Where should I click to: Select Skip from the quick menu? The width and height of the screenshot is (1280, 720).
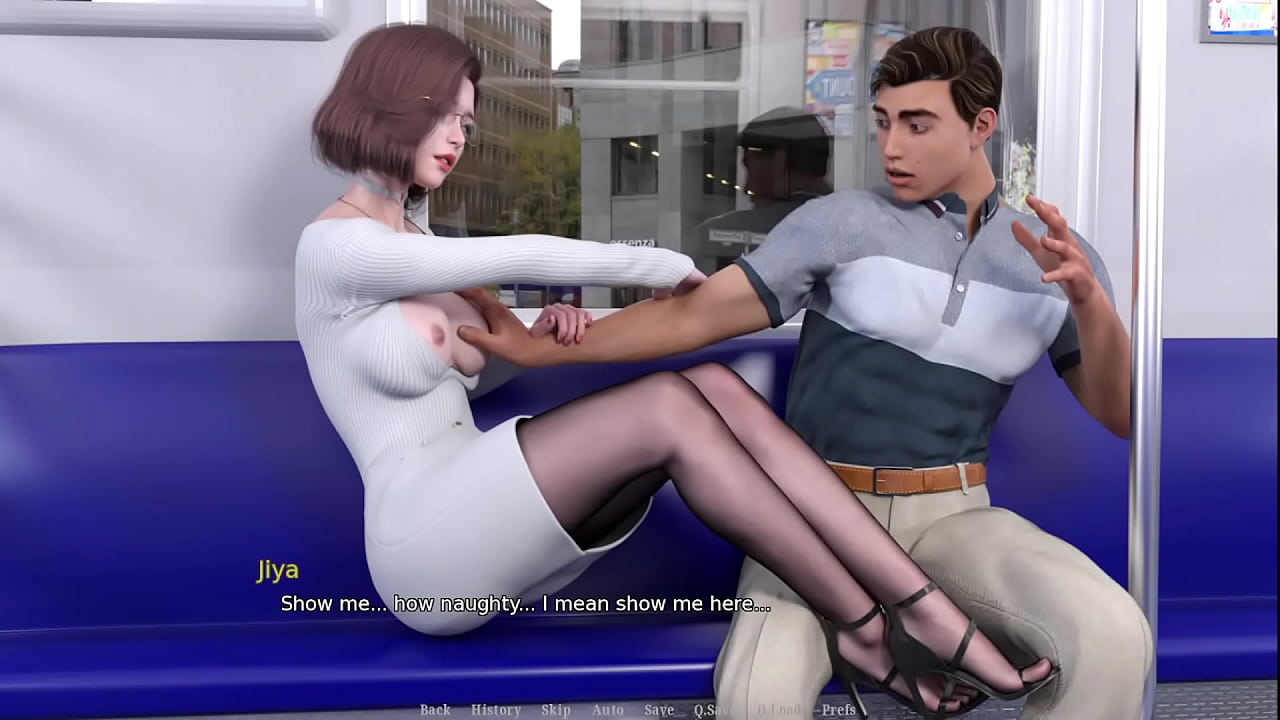pos(555,711)
